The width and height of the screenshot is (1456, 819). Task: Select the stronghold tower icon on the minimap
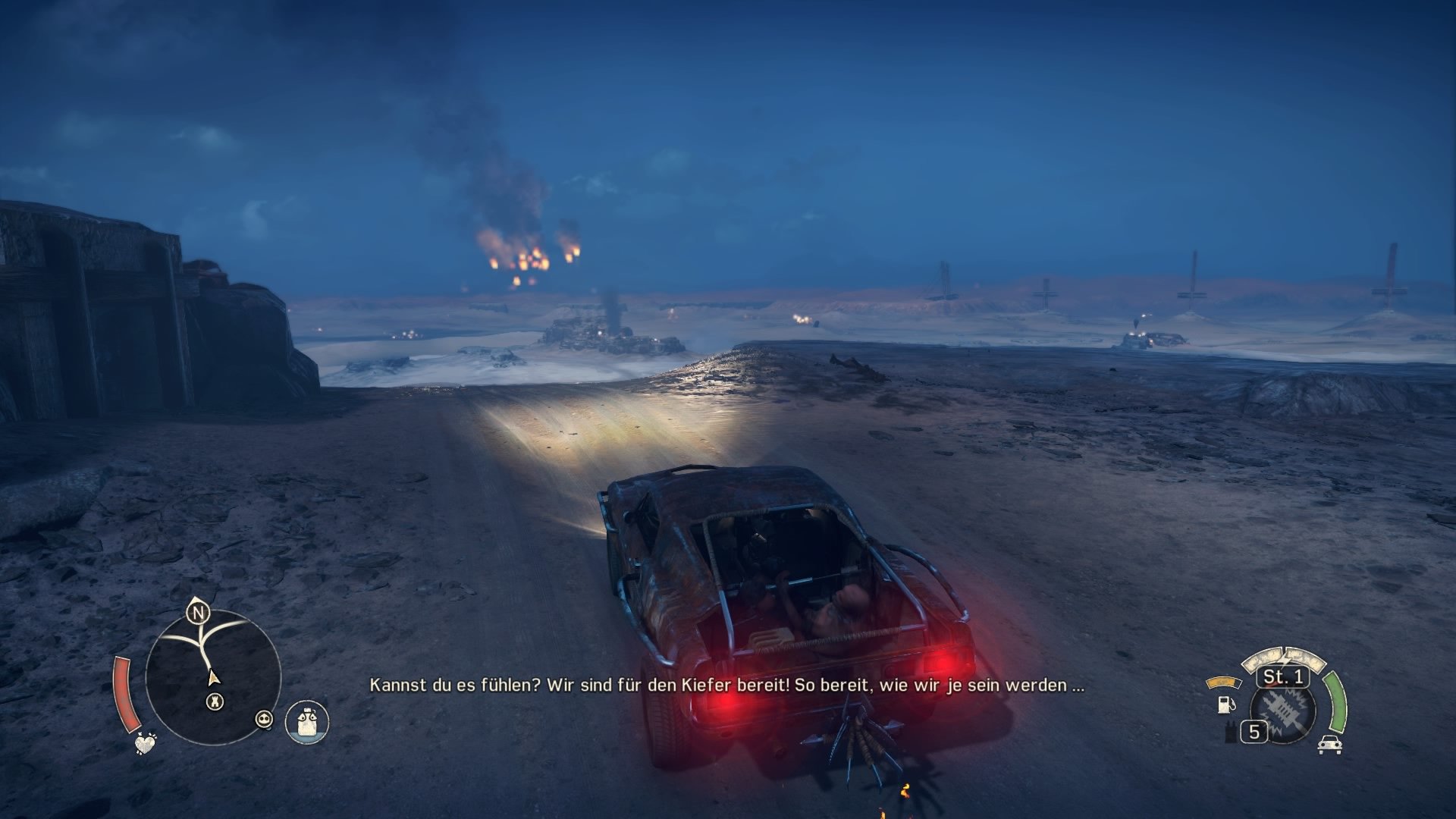click(x=215, y=701)
